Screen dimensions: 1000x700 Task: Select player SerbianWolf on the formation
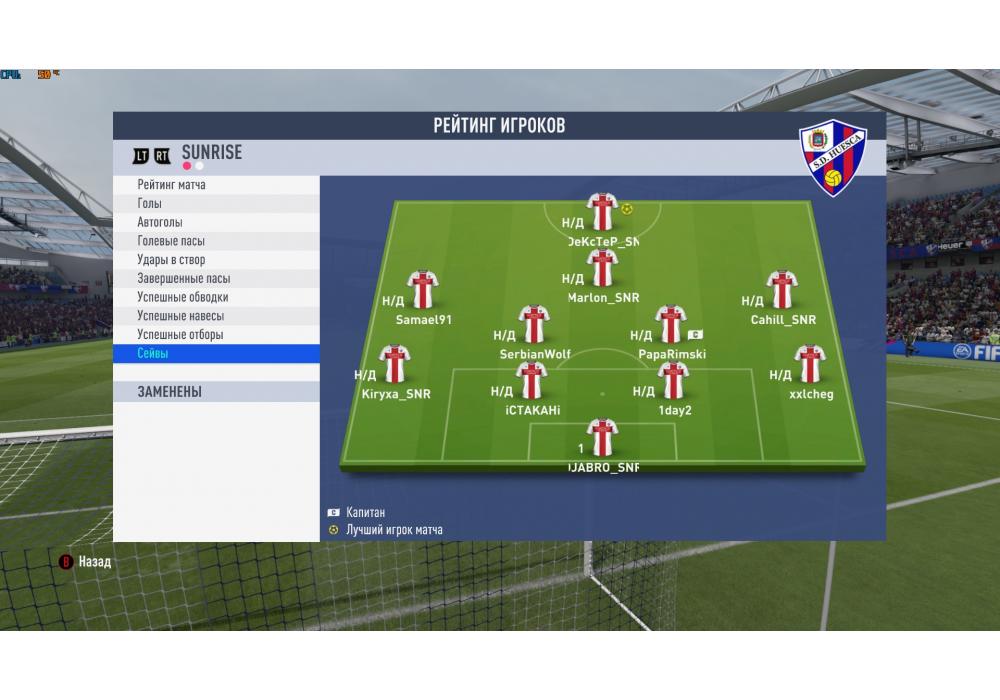point(534,325)
